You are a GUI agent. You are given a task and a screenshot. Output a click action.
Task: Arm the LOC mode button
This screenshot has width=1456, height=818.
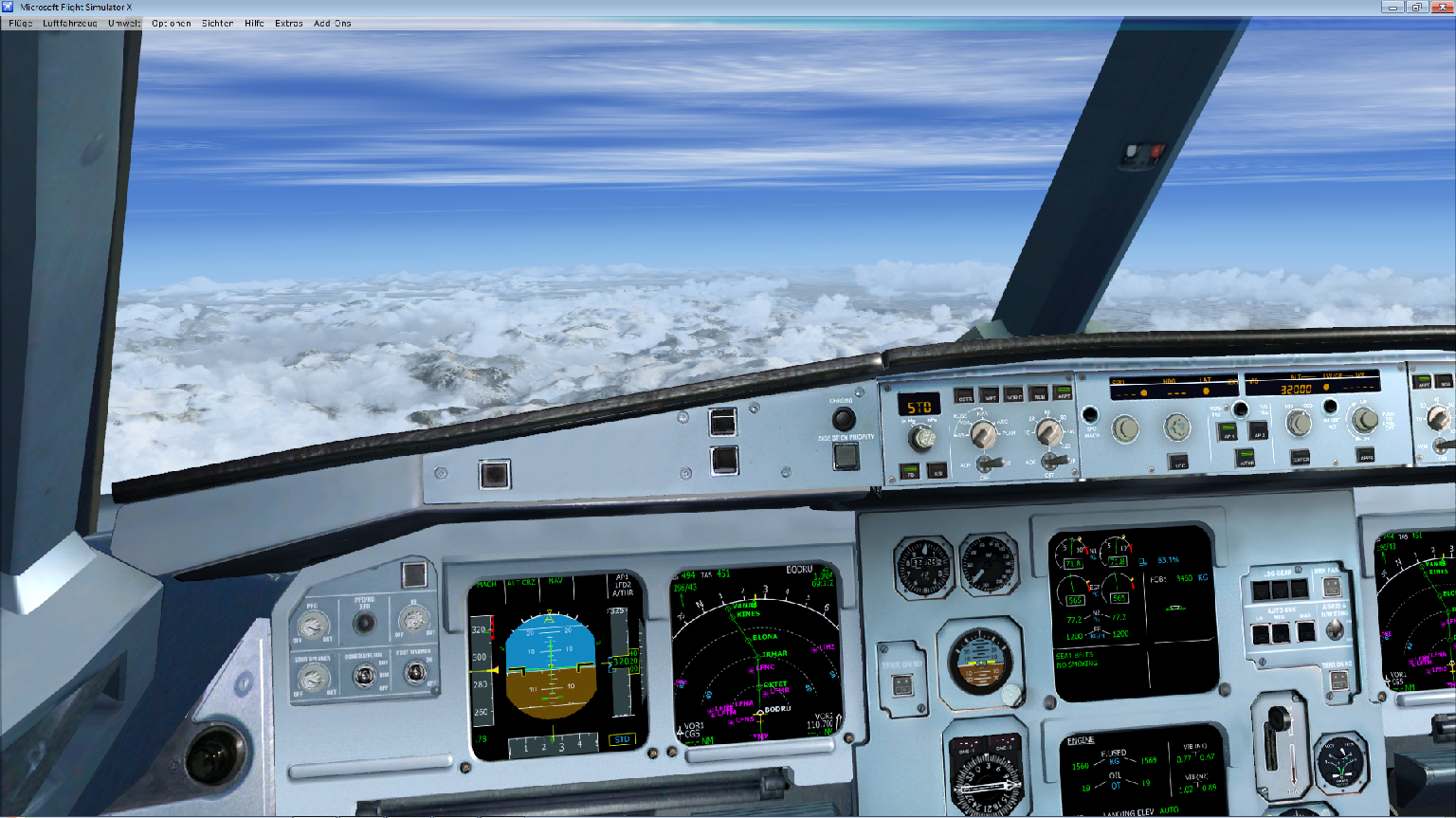coord(1179,464)
